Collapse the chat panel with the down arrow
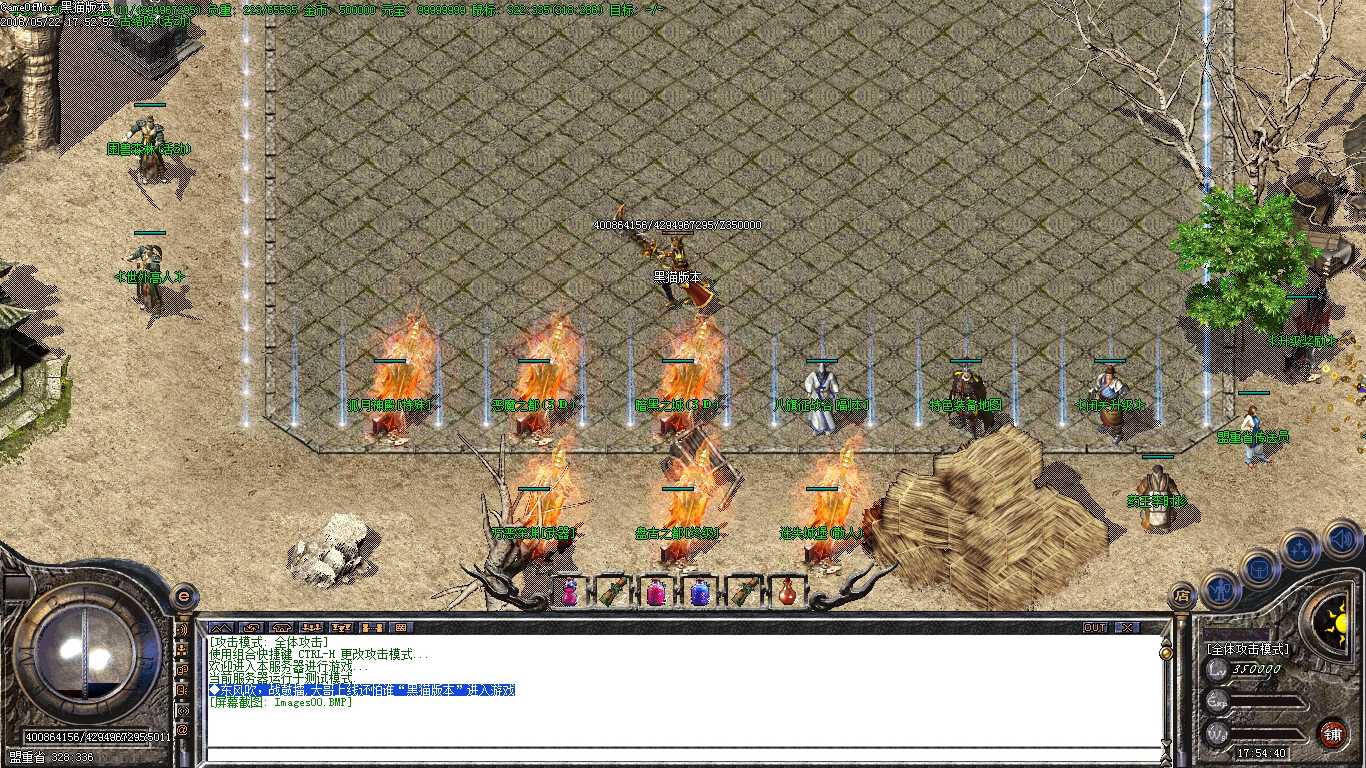 point(1165,743)
